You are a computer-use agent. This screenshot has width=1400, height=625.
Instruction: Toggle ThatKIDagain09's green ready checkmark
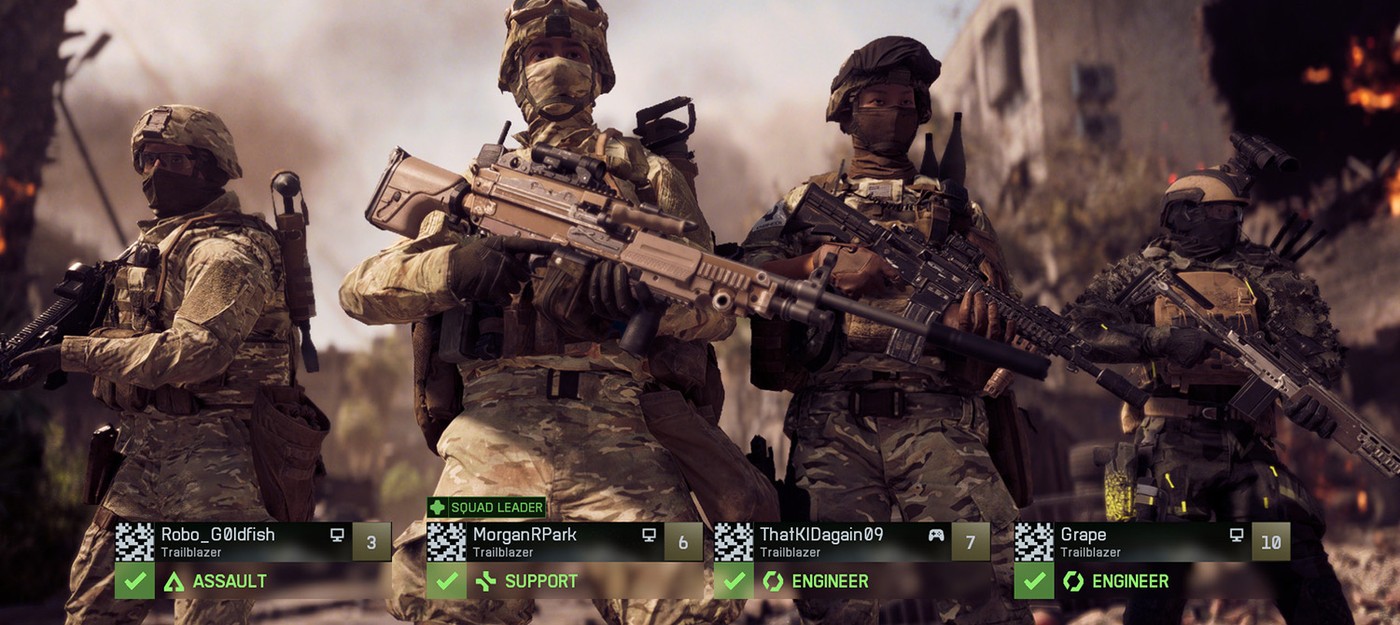coord(733,581)
